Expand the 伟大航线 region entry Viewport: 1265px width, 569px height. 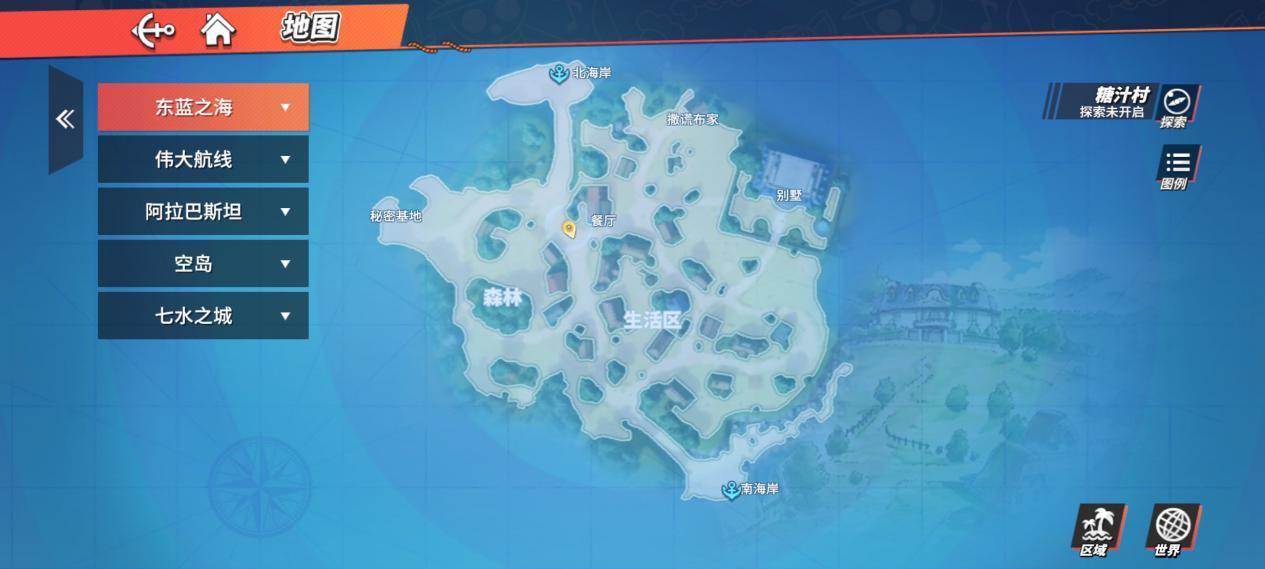tap(203, 159)
